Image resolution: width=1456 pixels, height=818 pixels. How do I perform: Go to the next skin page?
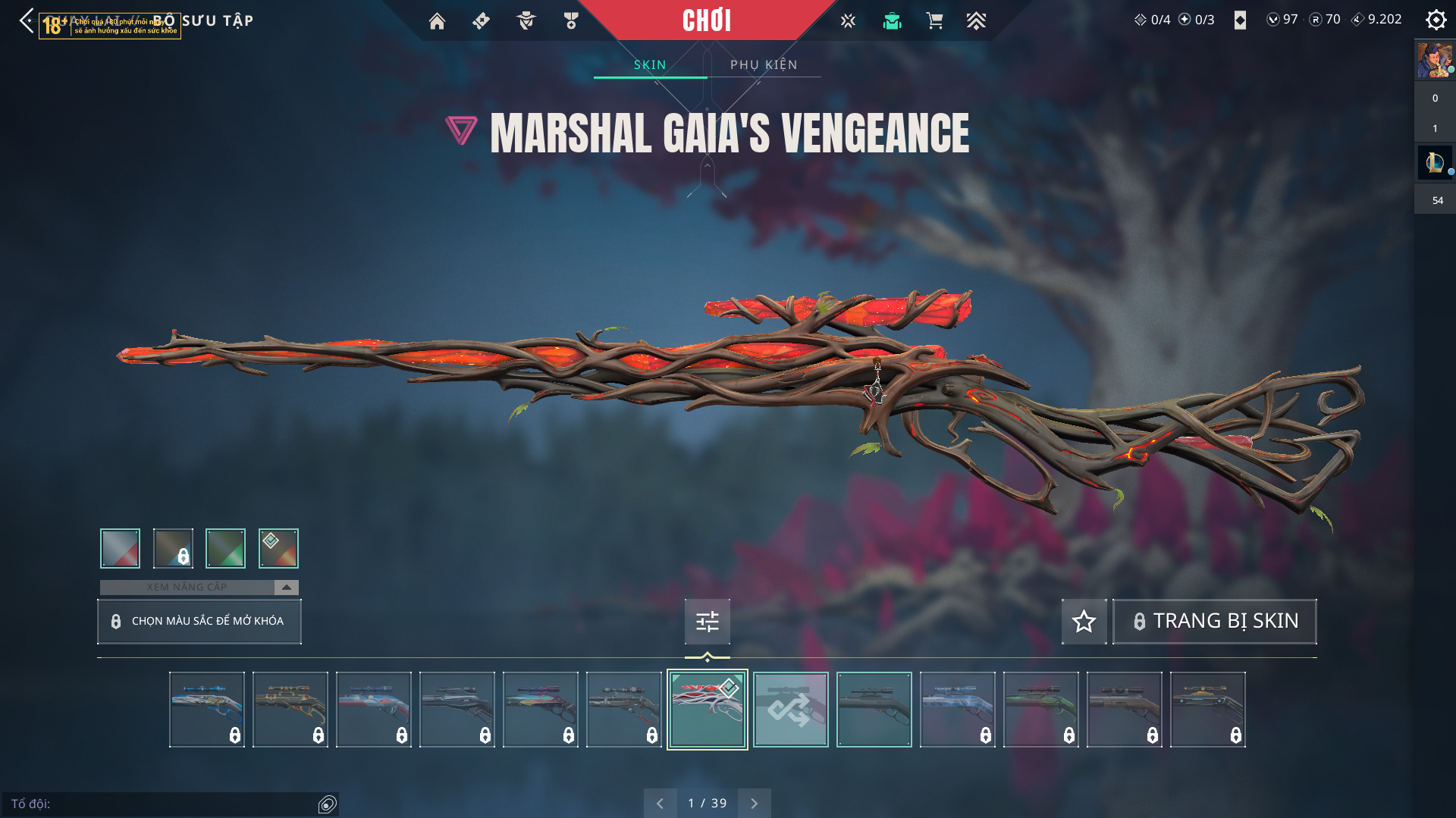754,803
